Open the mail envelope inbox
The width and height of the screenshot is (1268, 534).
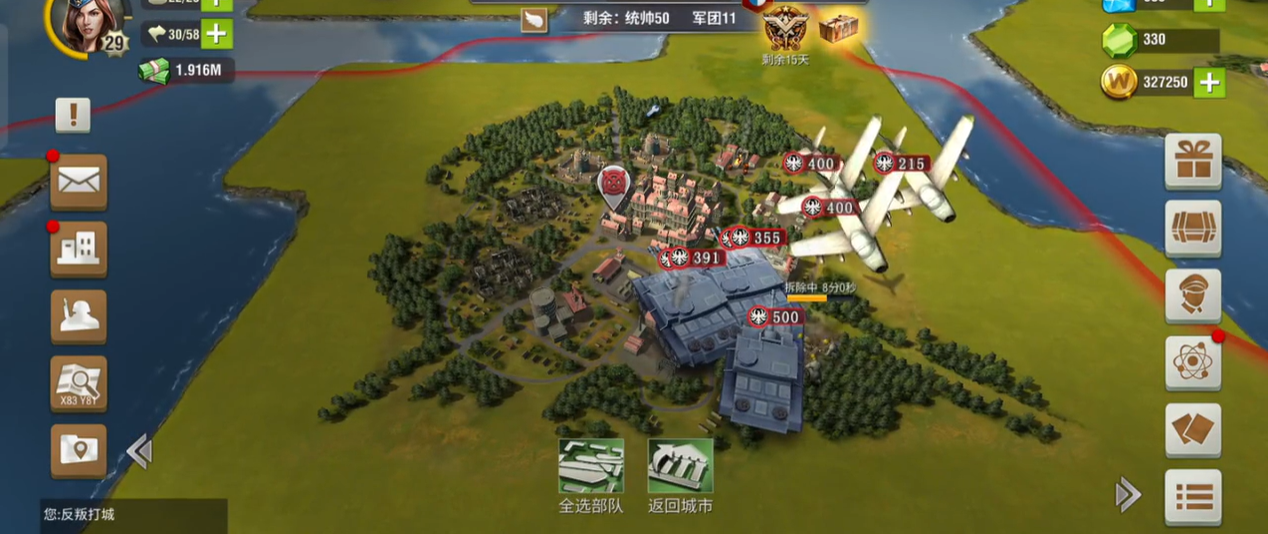coord(78,181)
